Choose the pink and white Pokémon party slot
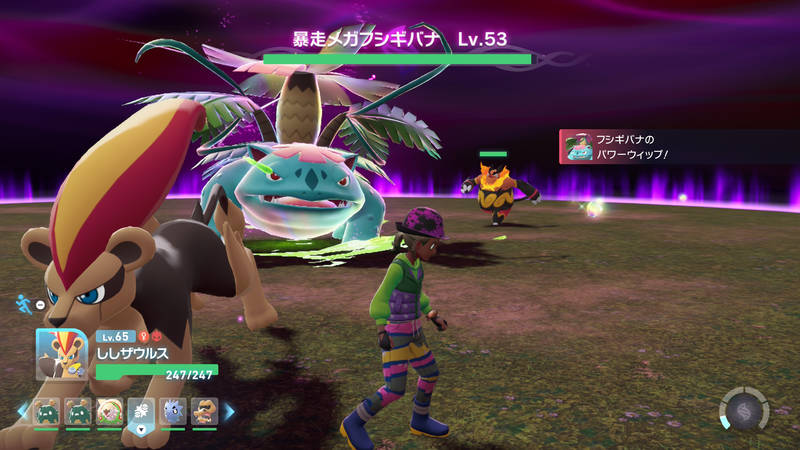This screenshot has width=800, height=450. (109, 412)
